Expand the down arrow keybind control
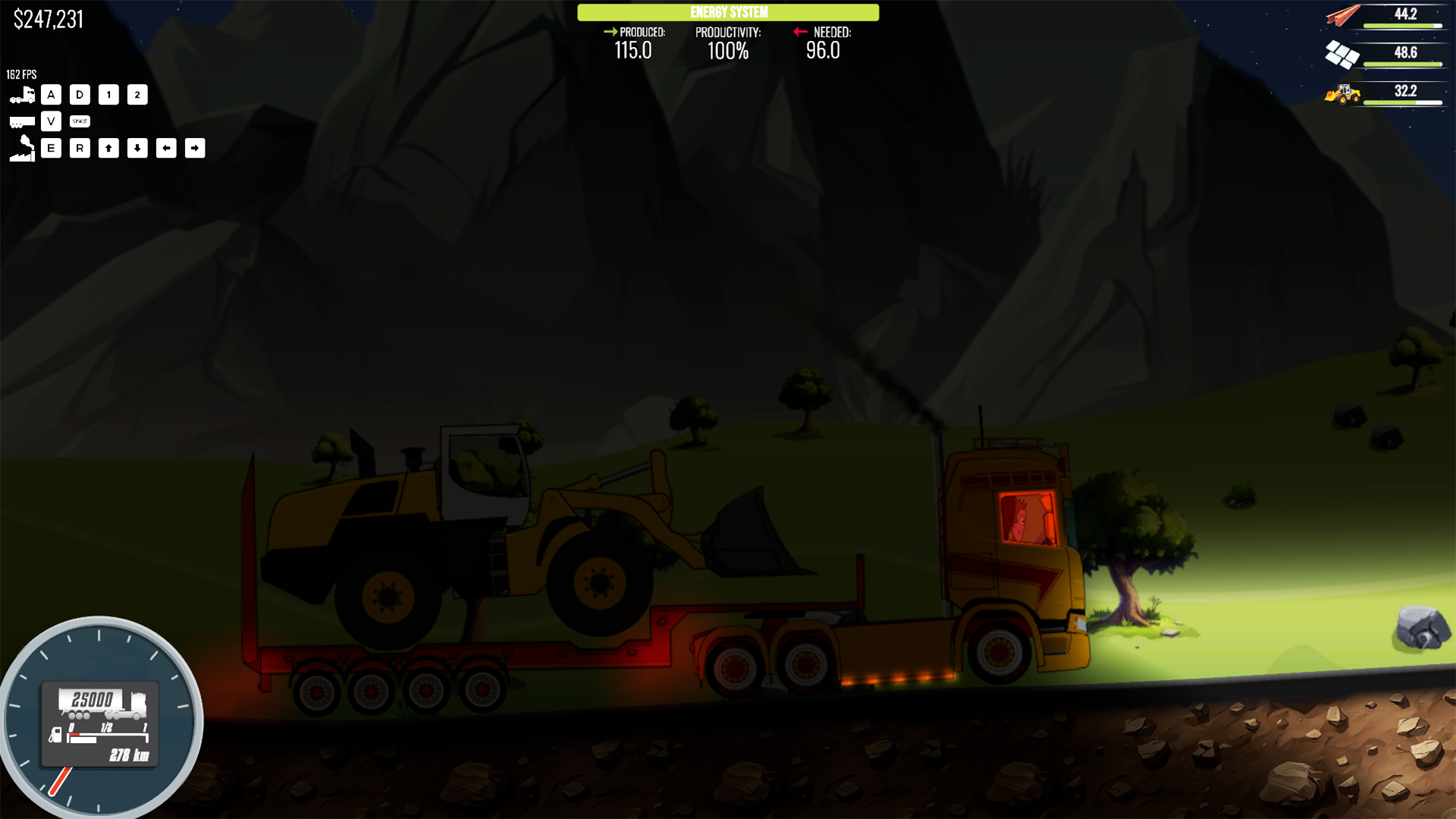 point(137,149)
